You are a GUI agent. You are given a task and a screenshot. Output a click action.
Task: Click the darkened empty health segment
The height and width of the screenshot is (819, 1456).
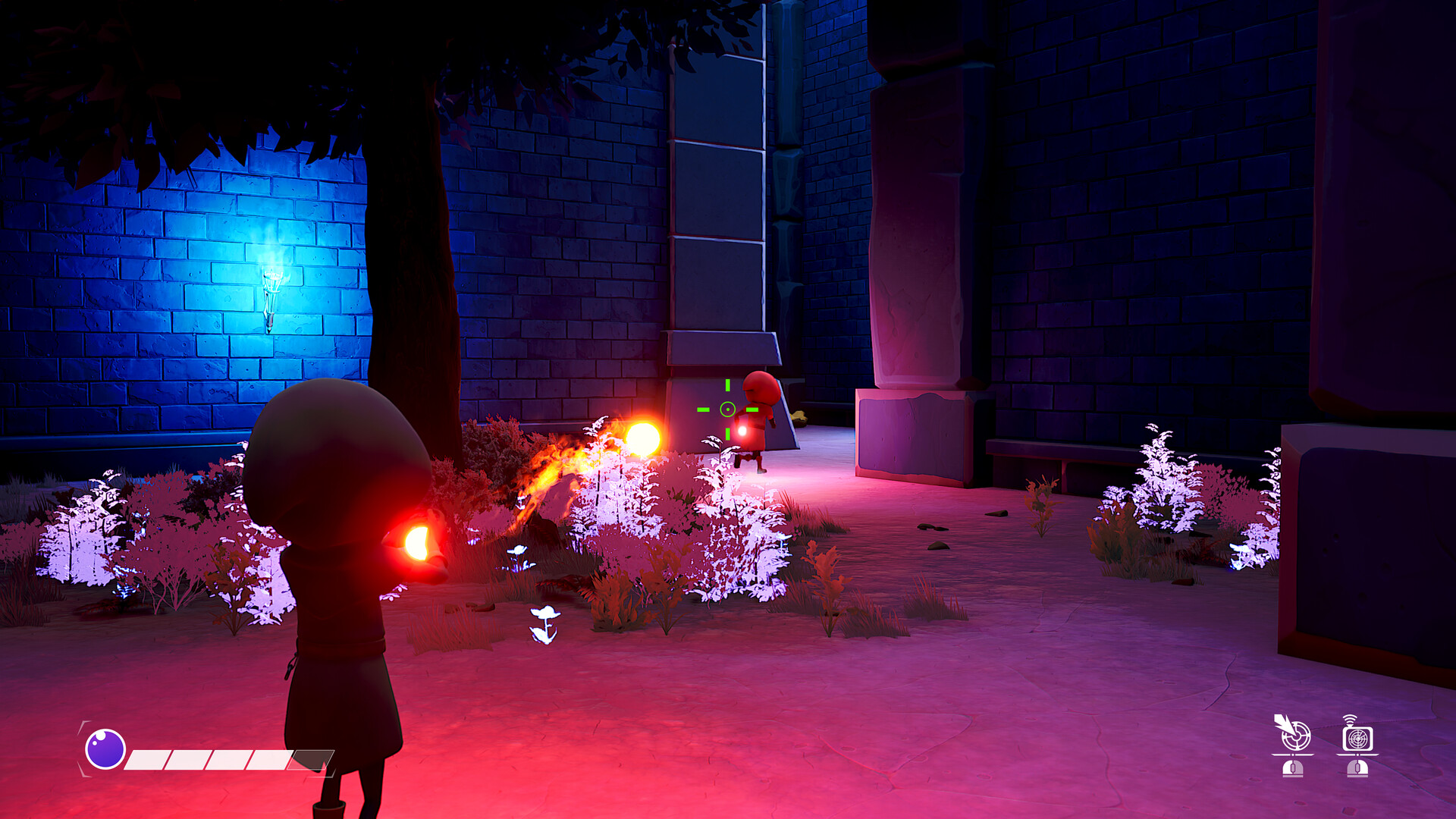[x=309, y=758]
